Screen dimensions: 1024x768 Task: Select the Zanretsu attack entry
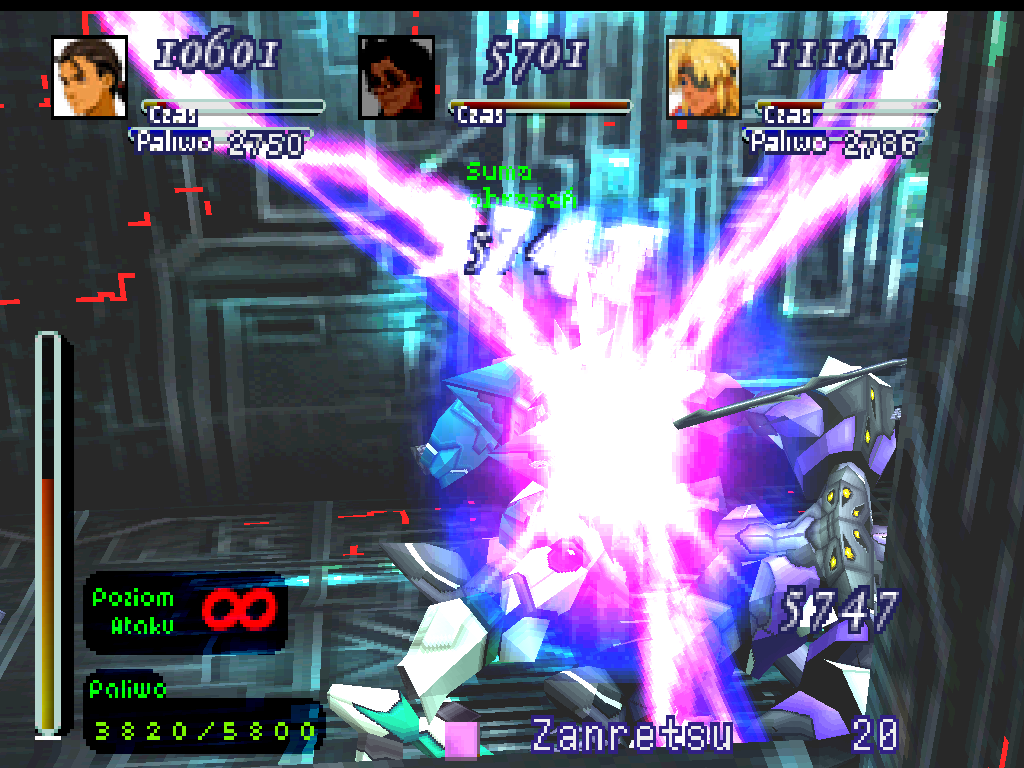pyautogui.click(x=630, y=736)
